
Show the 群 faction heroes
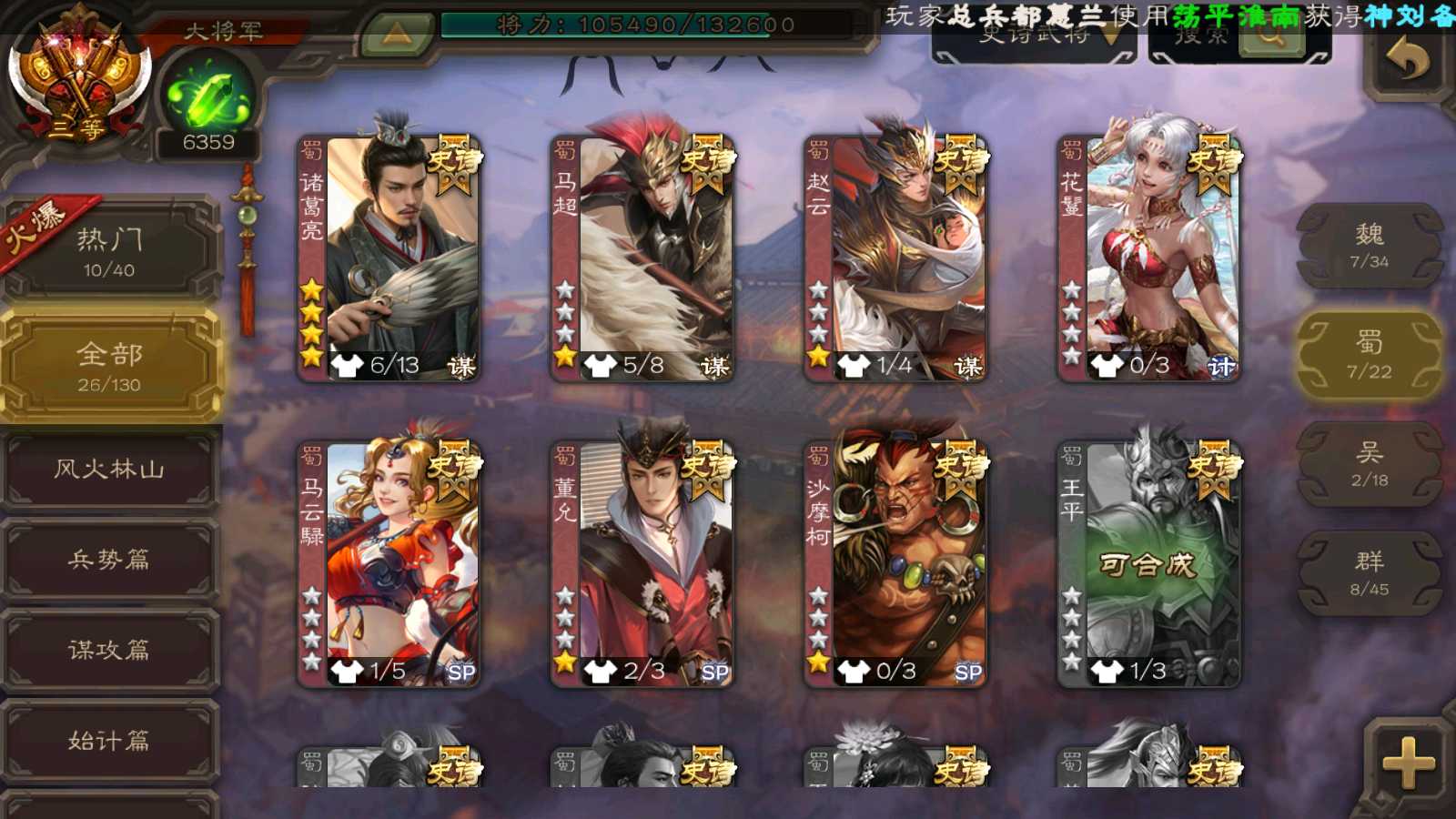tap(1370, 573)
